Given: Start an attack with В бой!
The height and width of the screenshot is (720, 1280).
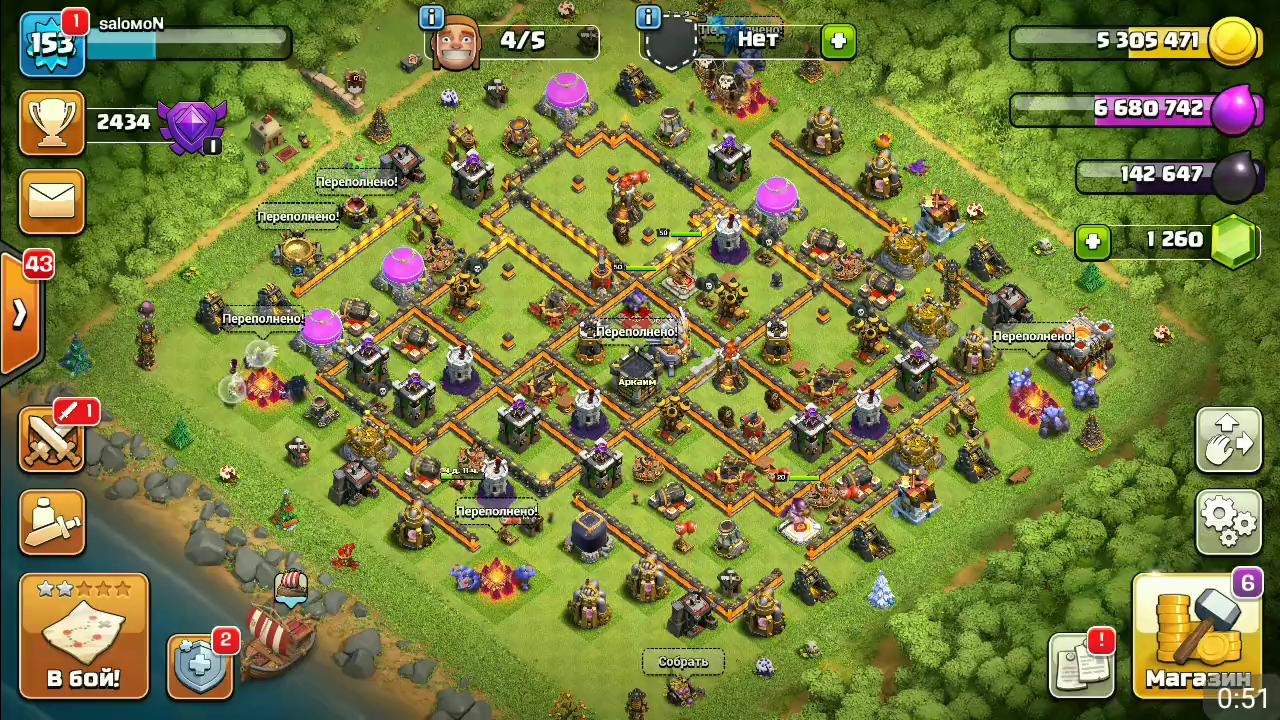Looking at the screenshot, I should [84, 636].
